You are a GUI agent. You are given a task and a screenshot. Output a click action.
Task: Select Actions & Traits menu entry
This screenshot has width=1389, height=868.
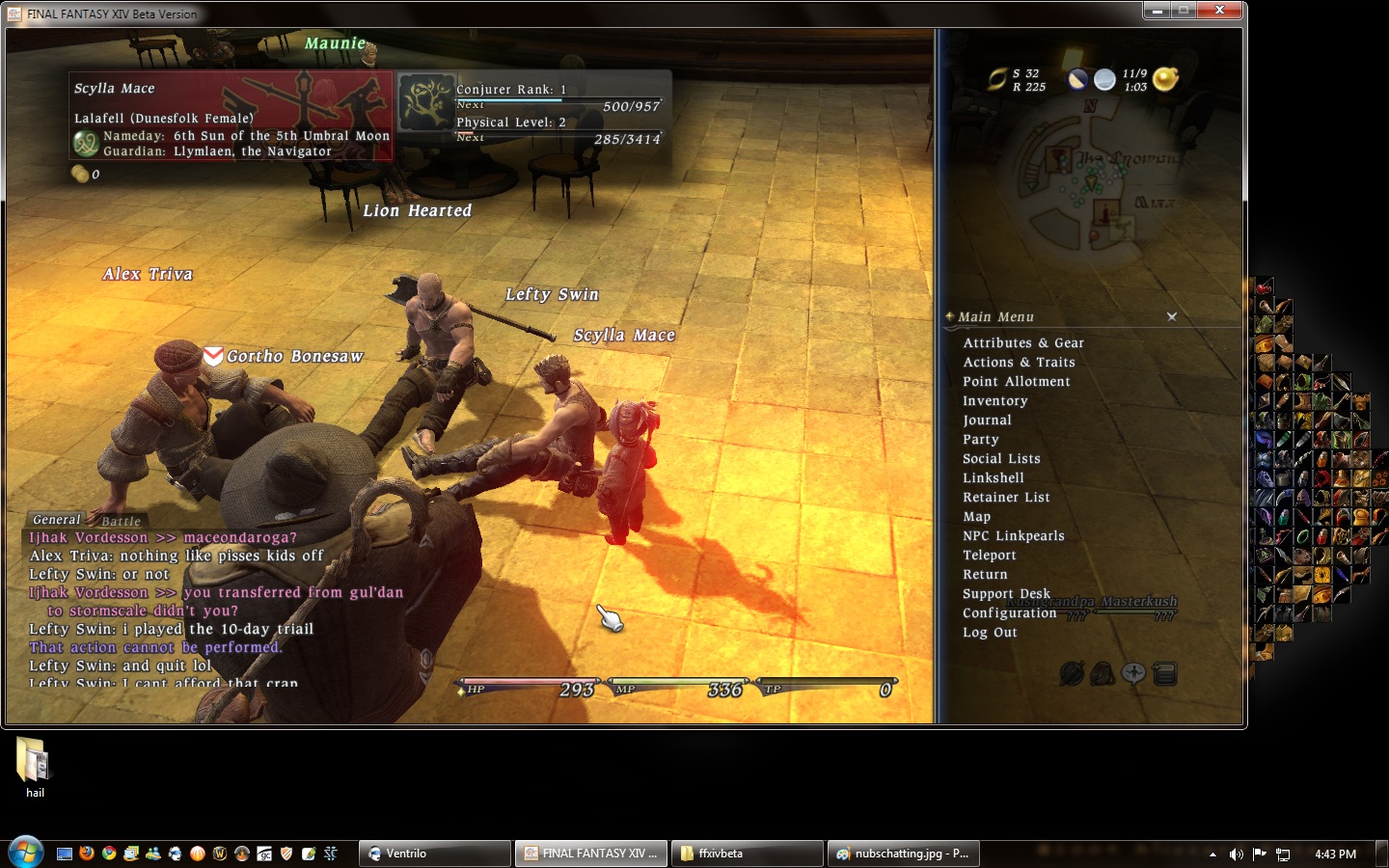click(x=1018, y=363)
